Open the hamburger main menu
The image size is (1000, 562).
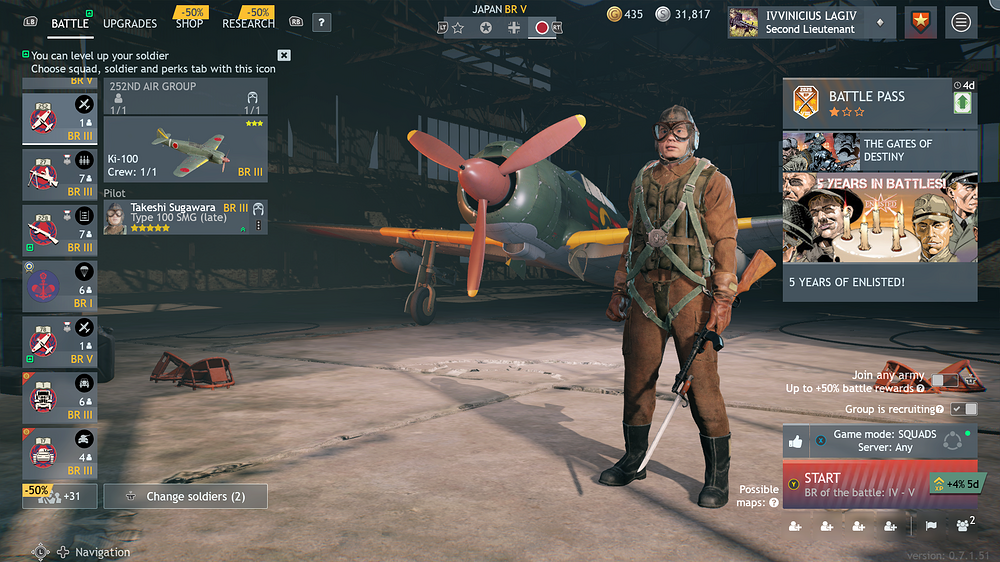(x=961, y=22)
